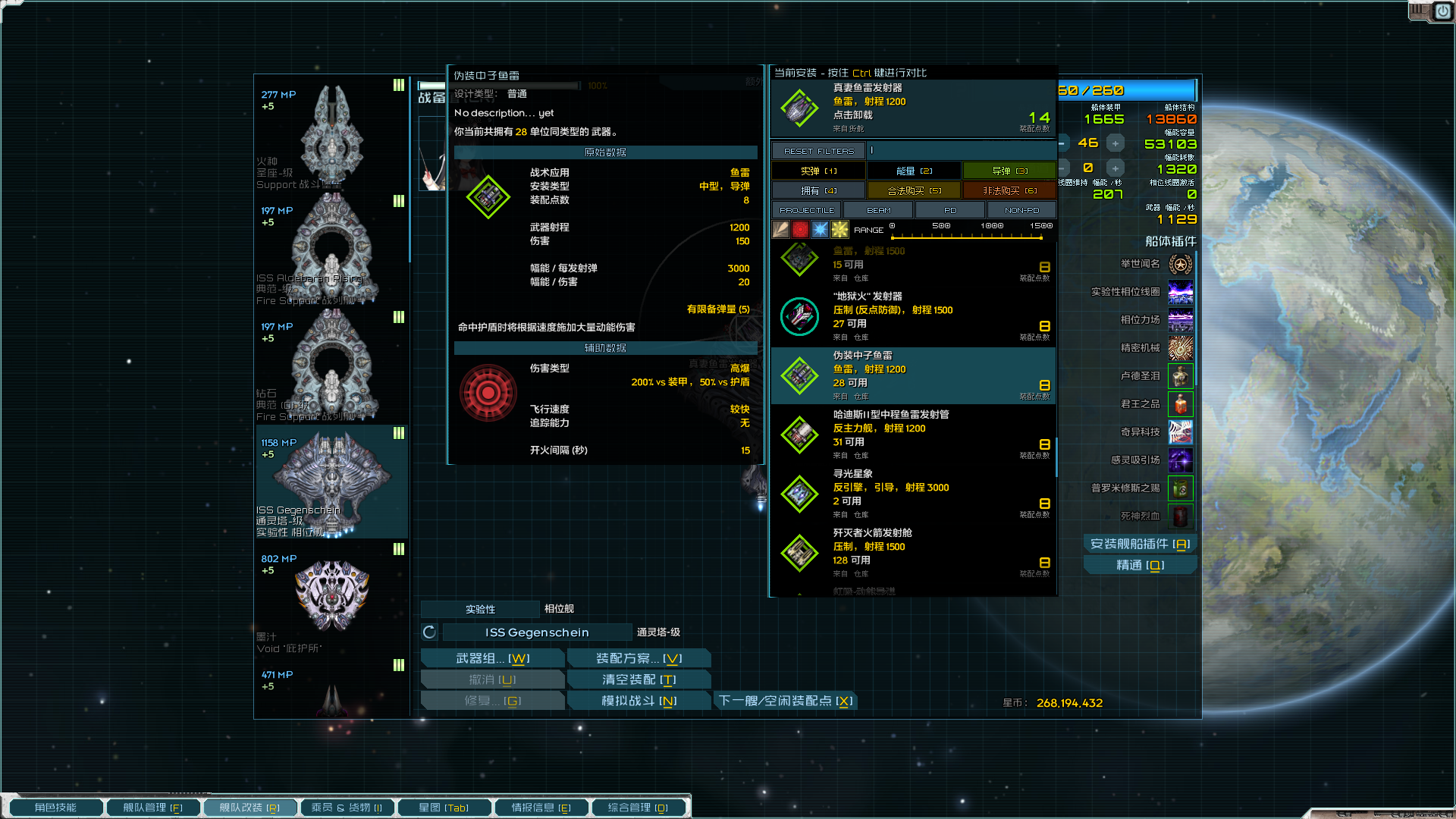Image resolution: width=1456 pixels, height=819 pixels.
Task: Click the RESET FILTERS button
Action: tap(818, 151)
